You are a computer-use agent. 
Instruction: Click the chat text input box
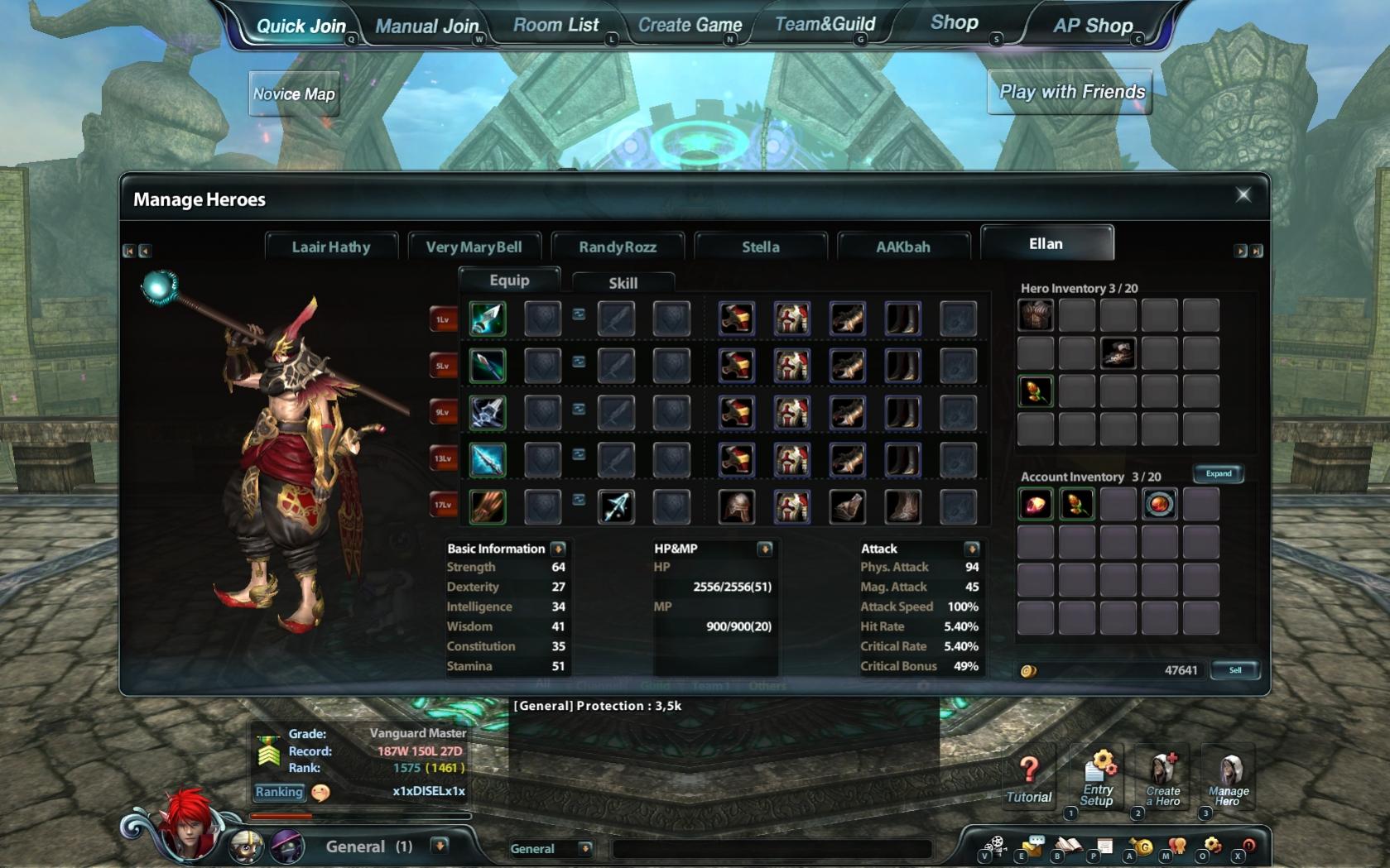coord(770,848)
